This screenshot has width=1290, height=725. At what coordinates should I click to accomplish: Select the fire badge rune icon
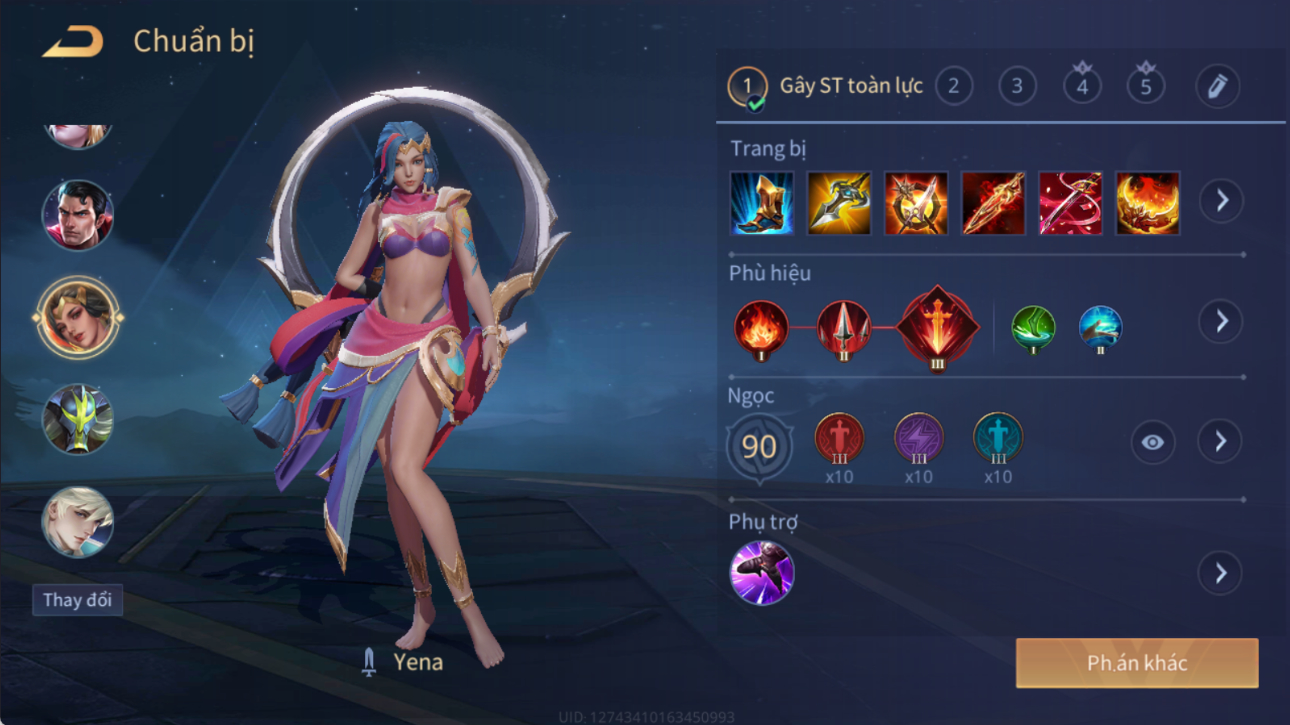[x=761, y=328]
